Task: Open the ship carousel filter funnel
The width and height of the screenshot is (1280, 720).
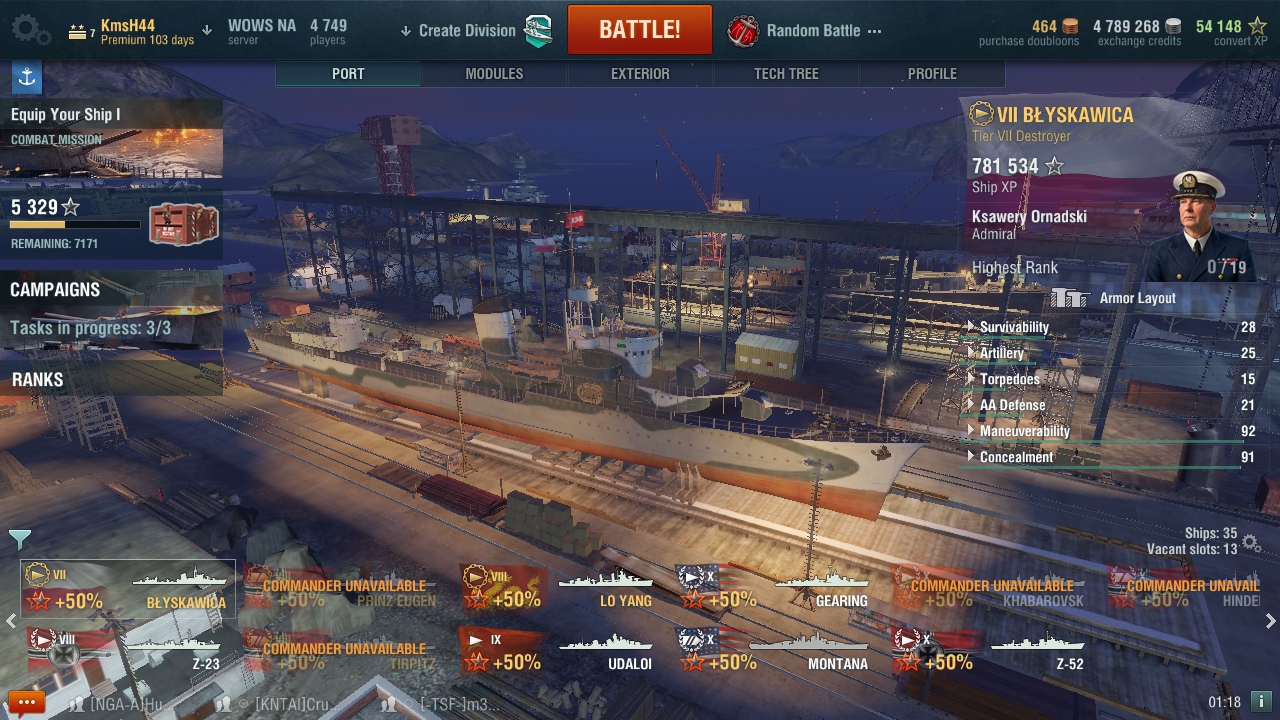Action: click(x=20, y=539)
